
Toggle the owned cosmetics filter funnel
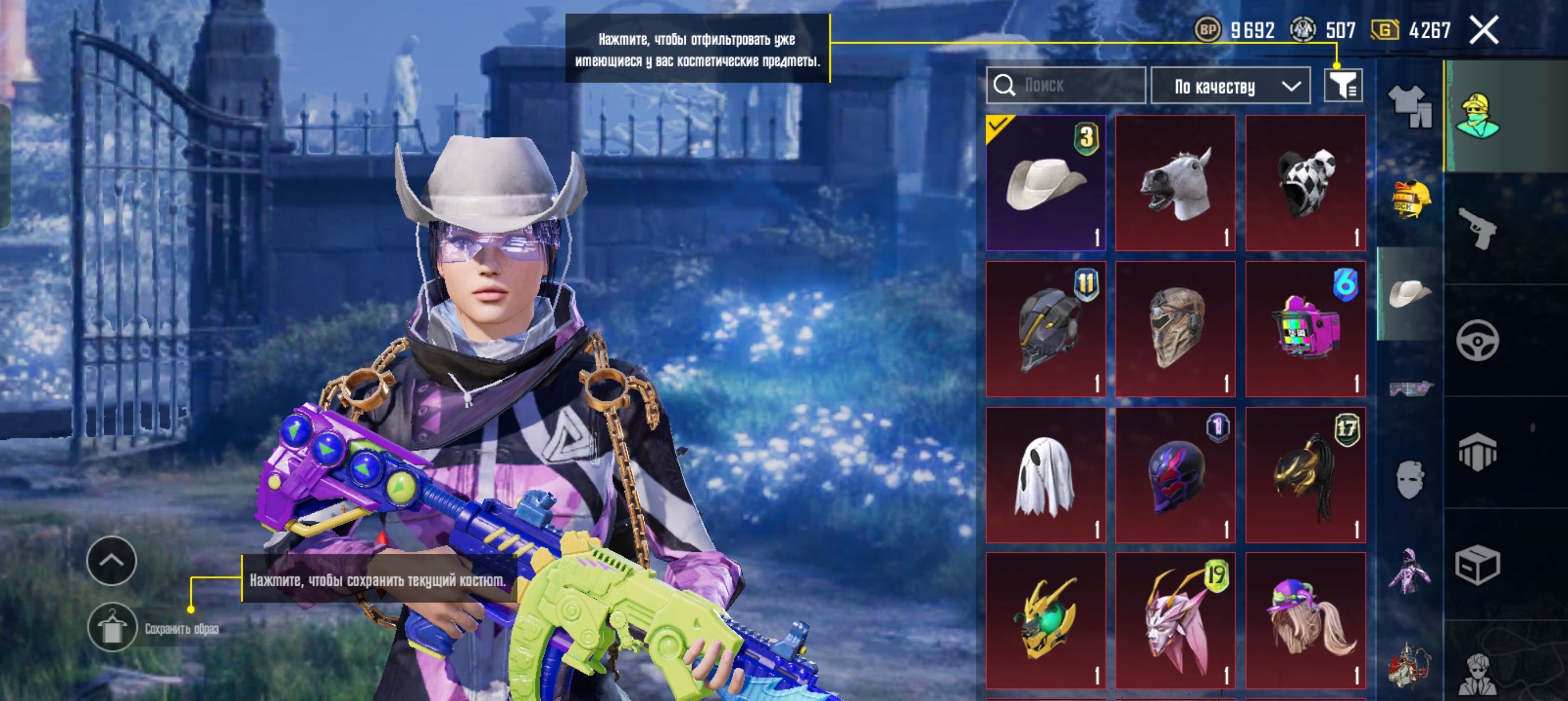click(1343, 85)
